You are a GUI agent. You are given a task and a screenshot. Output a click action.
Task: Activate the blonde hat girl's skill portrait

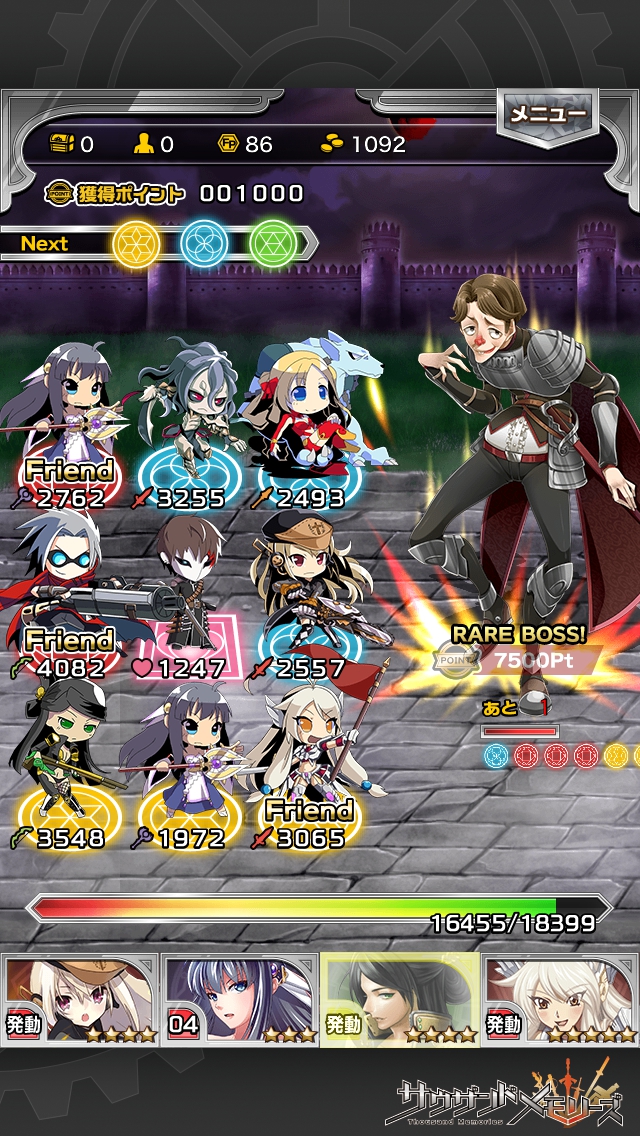point(80,997)
